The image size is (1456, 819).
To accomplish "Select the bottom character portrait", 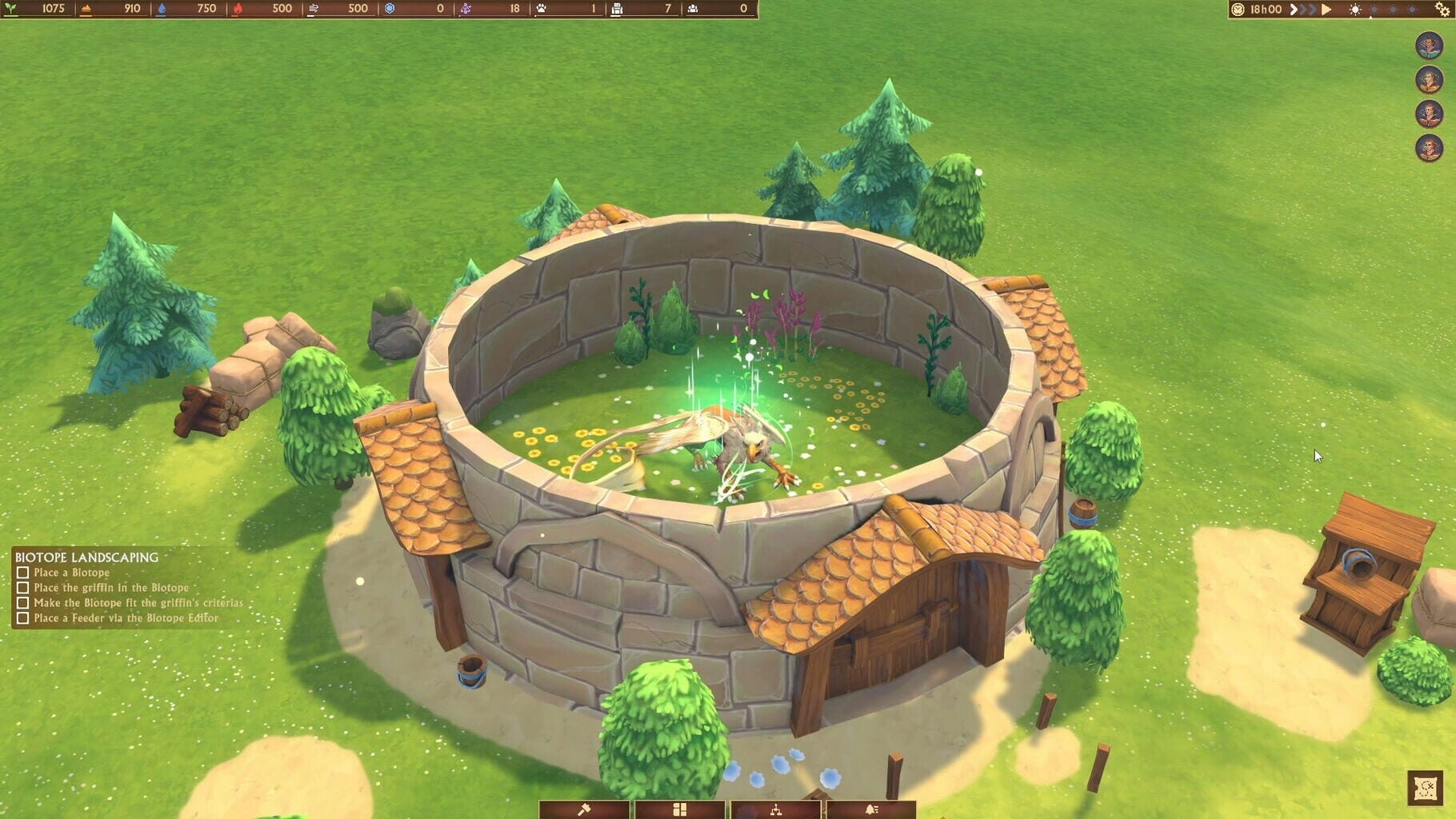I will (1429, 148).
